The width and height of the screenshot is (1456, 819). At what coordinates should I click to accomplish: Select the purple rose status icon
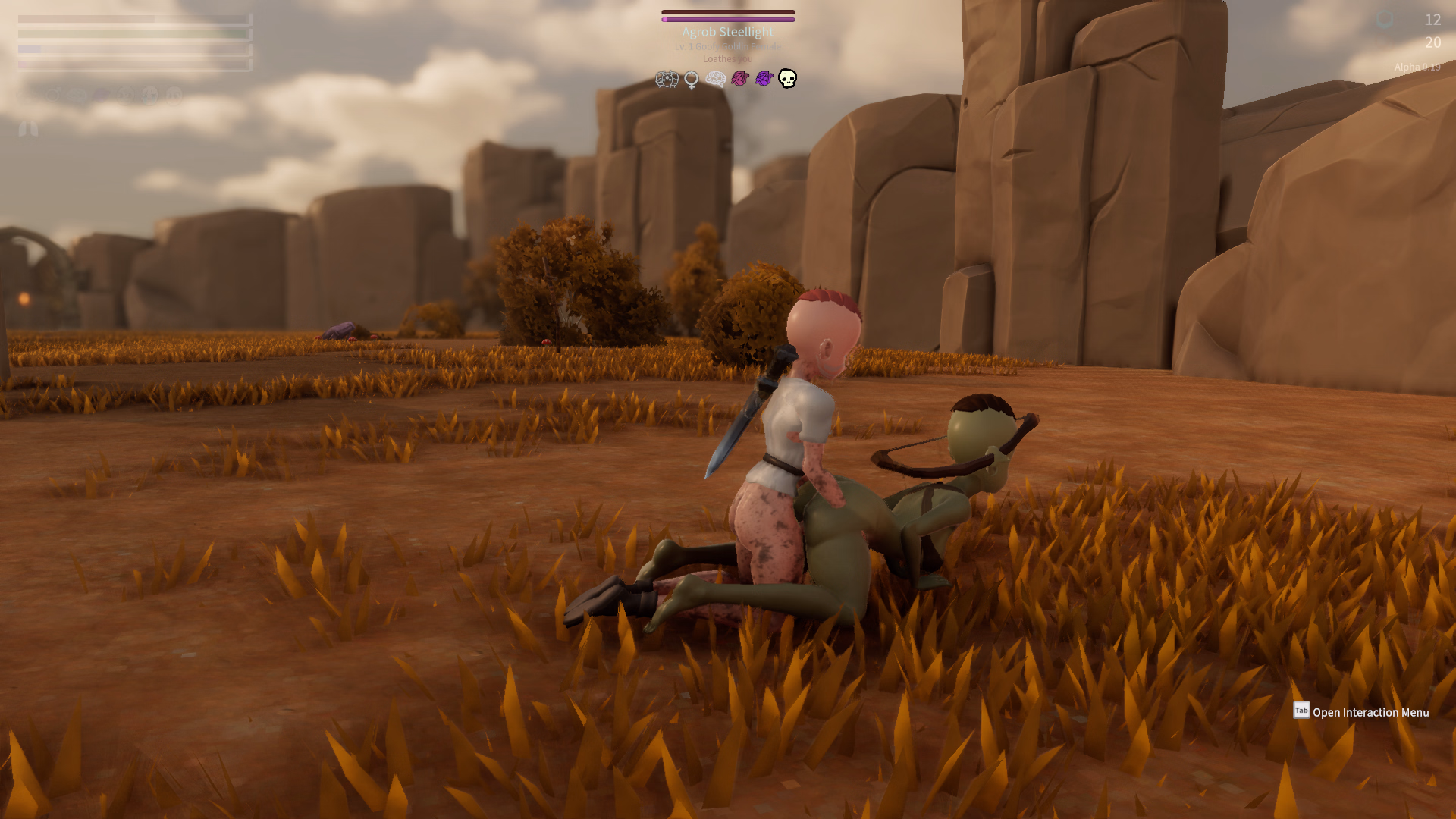[764, 79]
